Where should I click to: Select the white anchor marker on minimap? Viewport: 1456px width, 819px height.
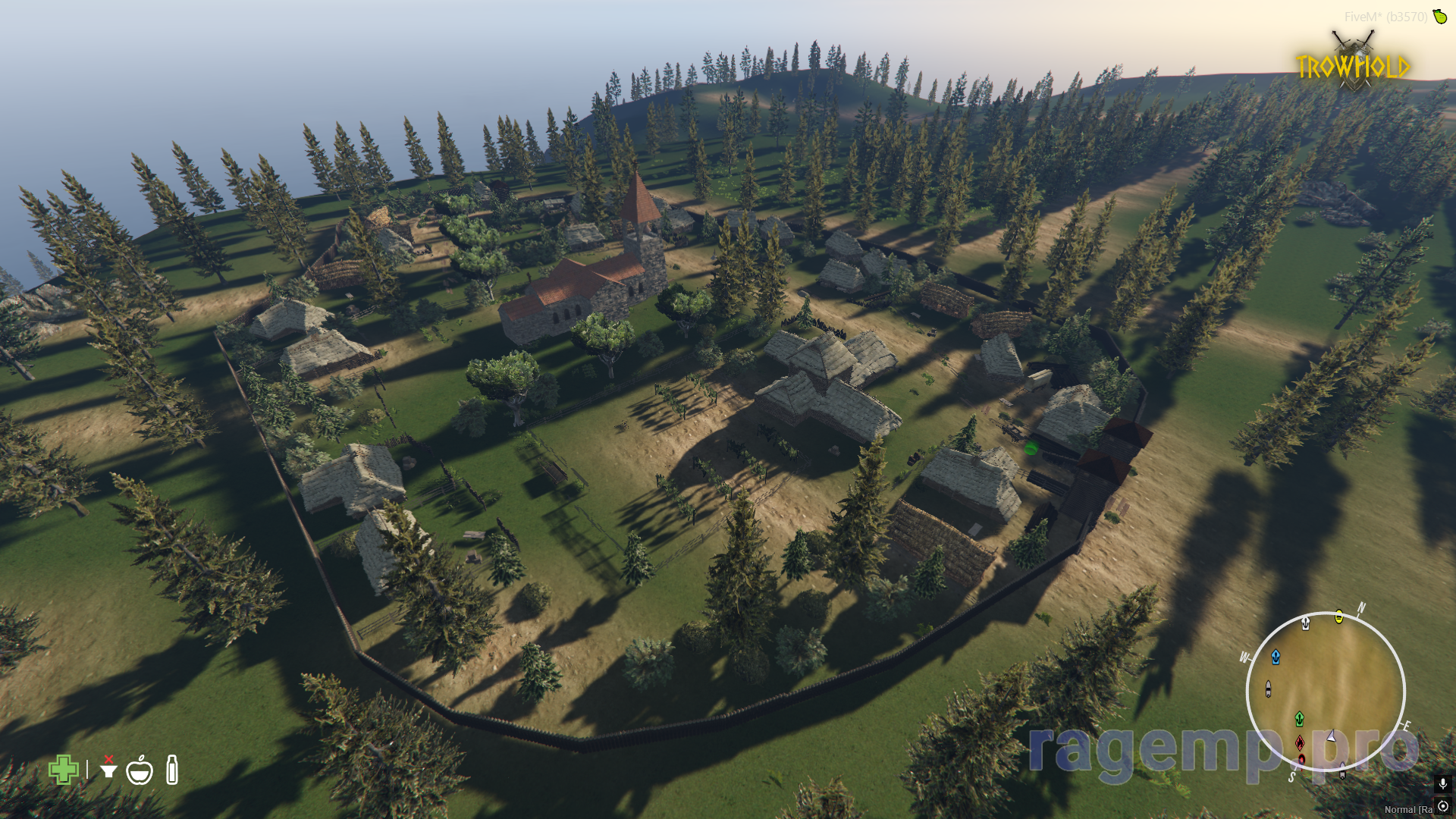click(x=1305, y=623)
